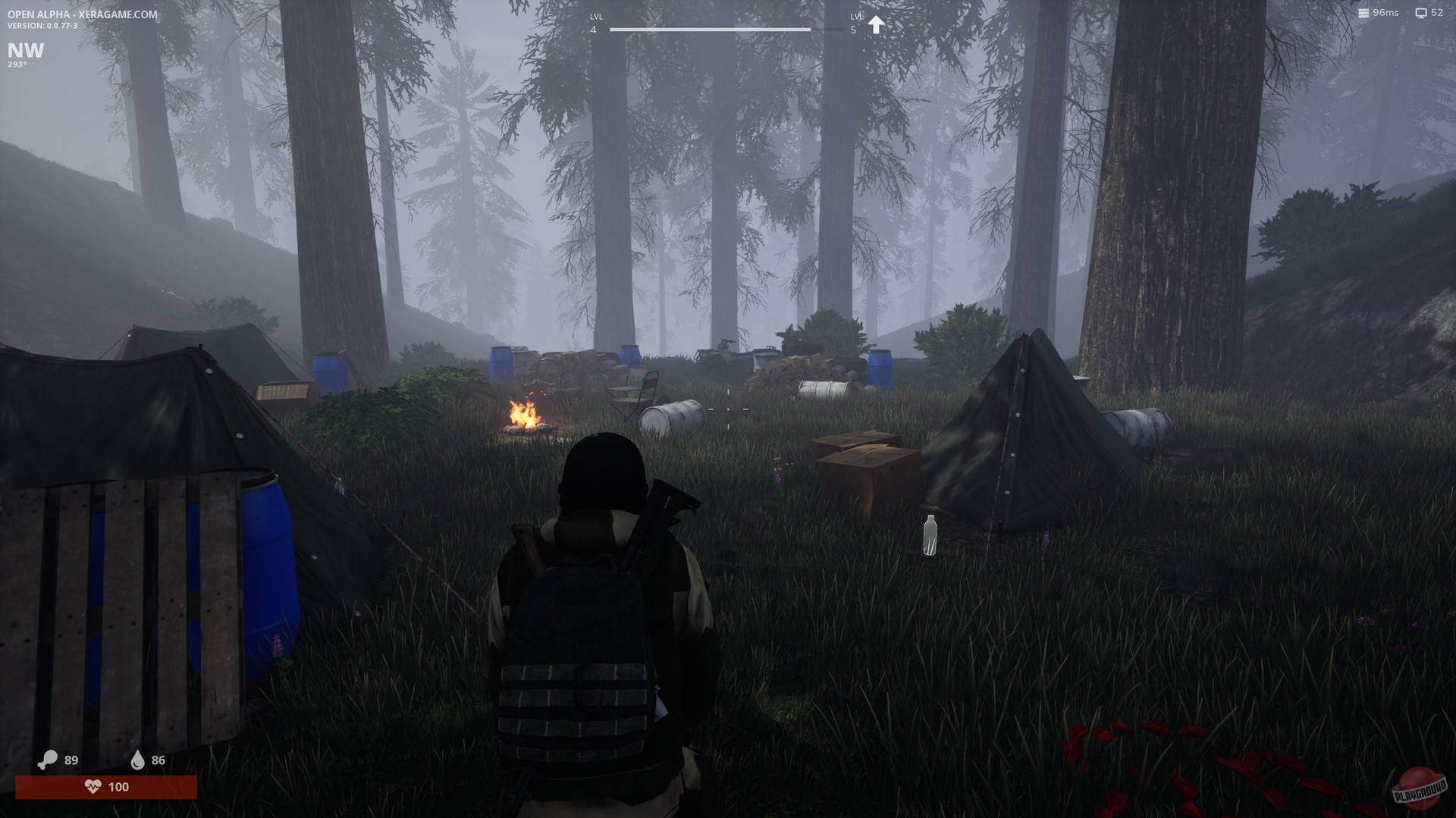Click the drumstick hunger icon
Image resolution: width=1456 pixels, height=818 pixels.
coord(49,760)
